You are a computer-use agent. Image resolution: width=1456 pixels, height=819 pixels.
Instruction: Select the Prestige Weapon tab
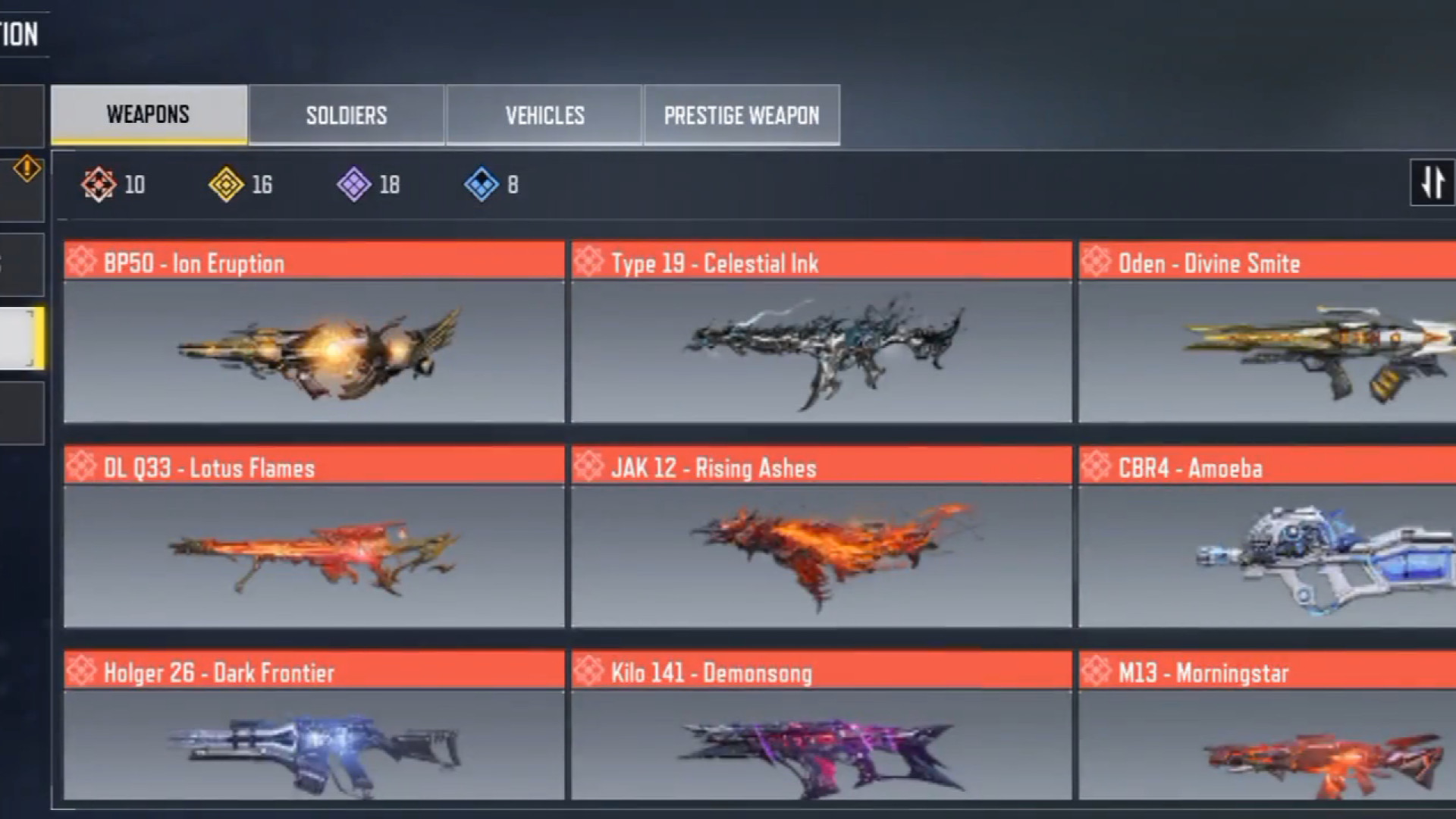[x=742, y=115]
